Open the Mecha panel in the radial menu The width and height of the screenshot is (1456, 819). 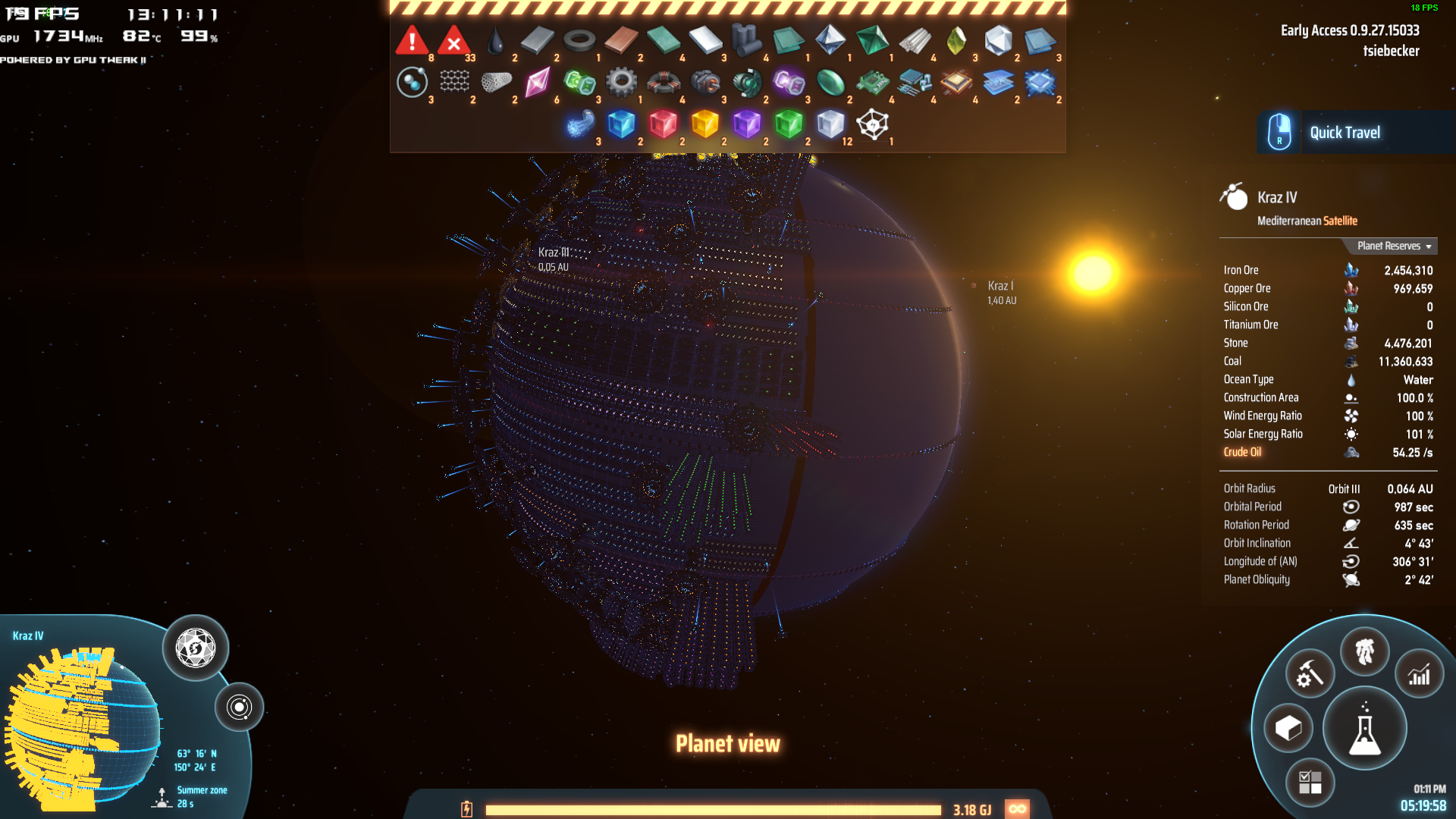(1365, 651)
